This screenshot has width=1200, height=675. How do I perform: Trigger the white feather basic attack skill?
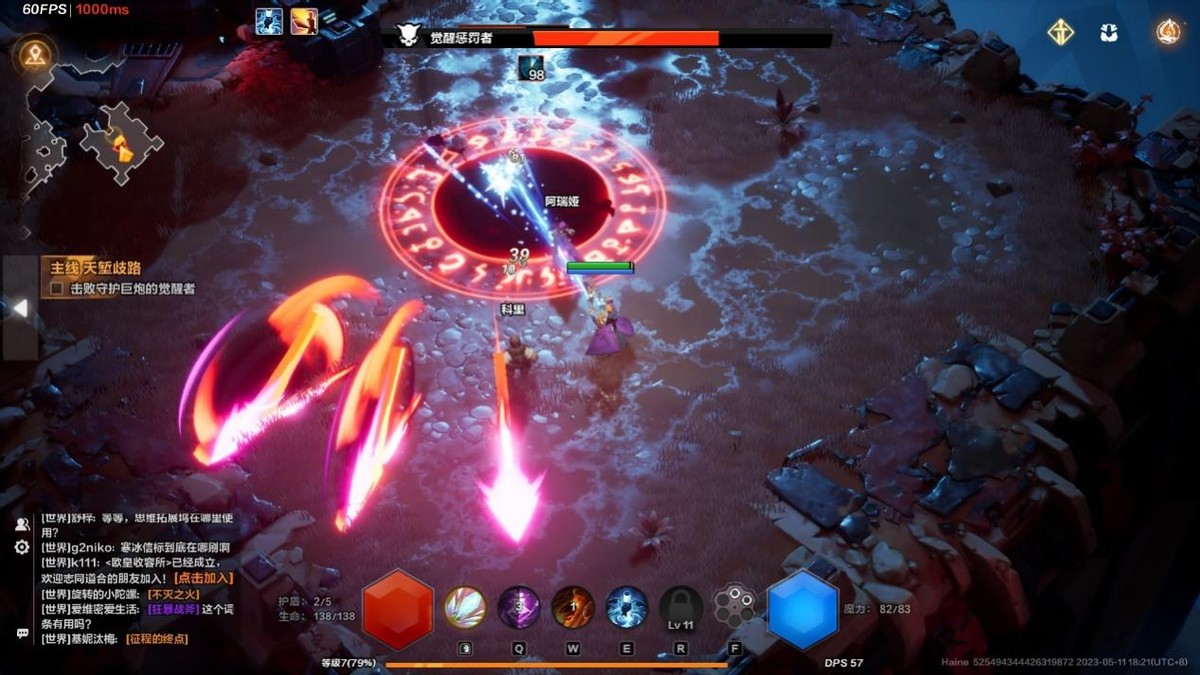coord(465,607)
